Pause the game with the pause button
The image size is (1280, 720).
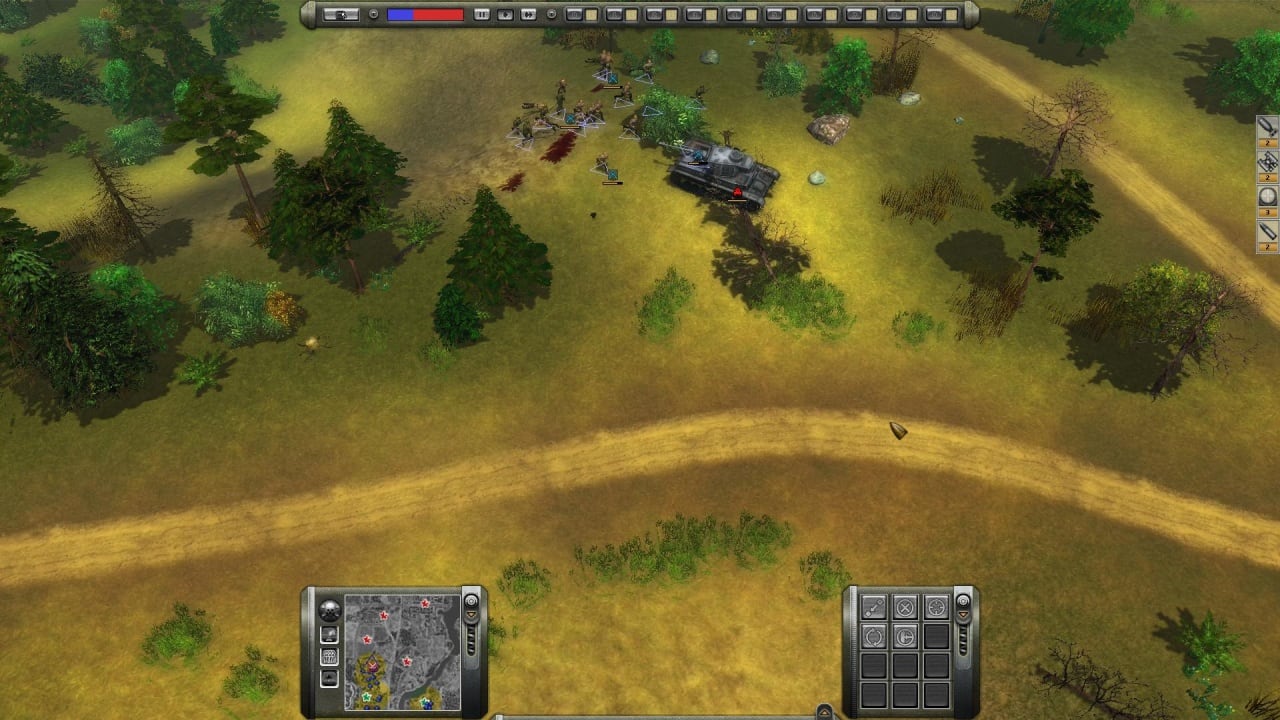[482, 14]
